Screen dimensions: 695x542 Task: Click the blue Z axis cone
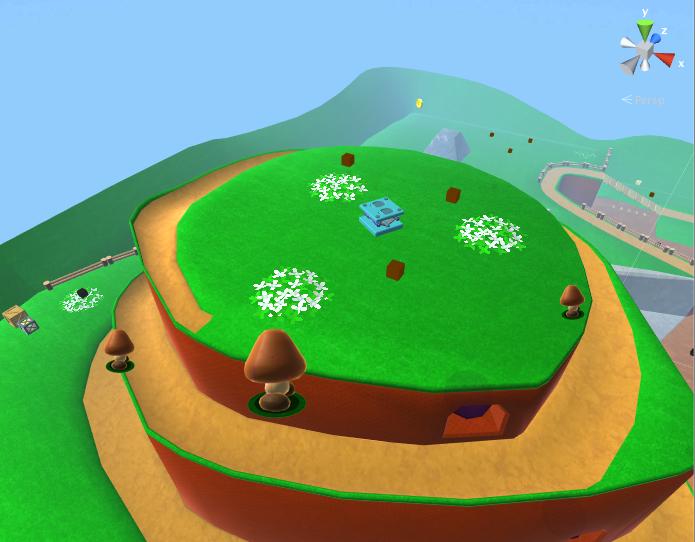[656, 39]
